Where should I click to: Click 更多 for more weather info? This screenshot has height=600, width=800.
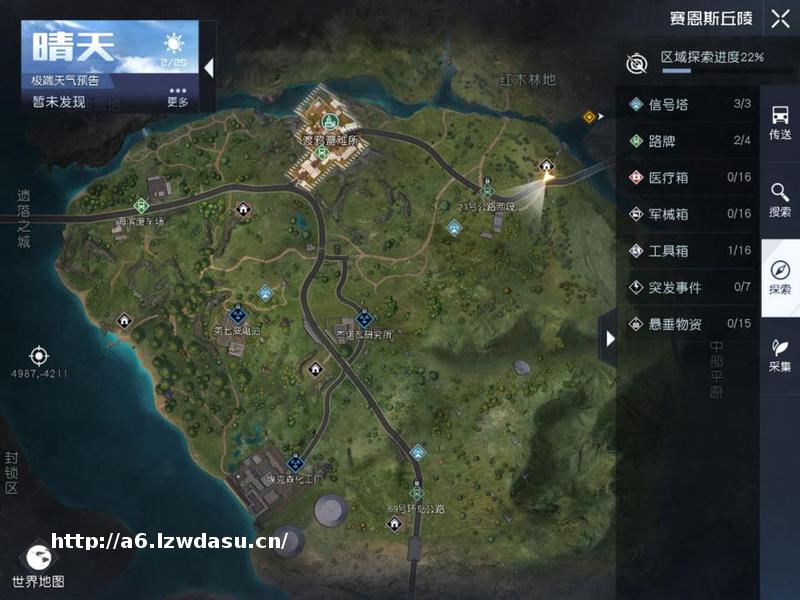[x=177, y=98]
